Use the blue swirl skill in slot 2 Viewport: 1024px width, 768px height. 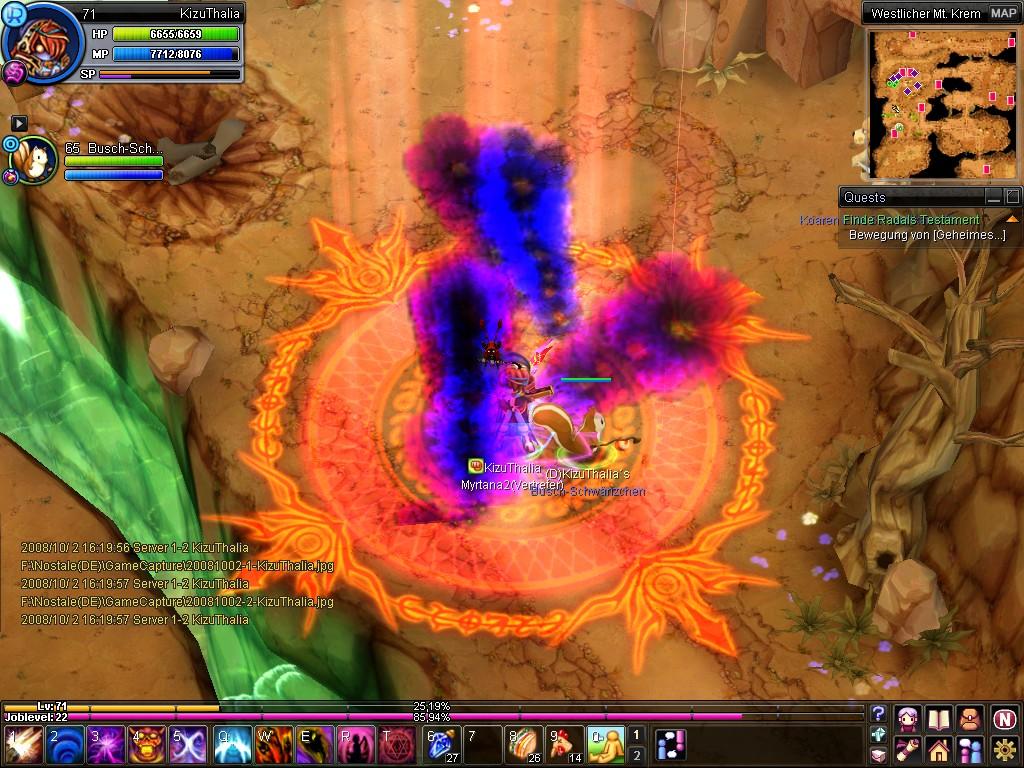click(67, 746)
